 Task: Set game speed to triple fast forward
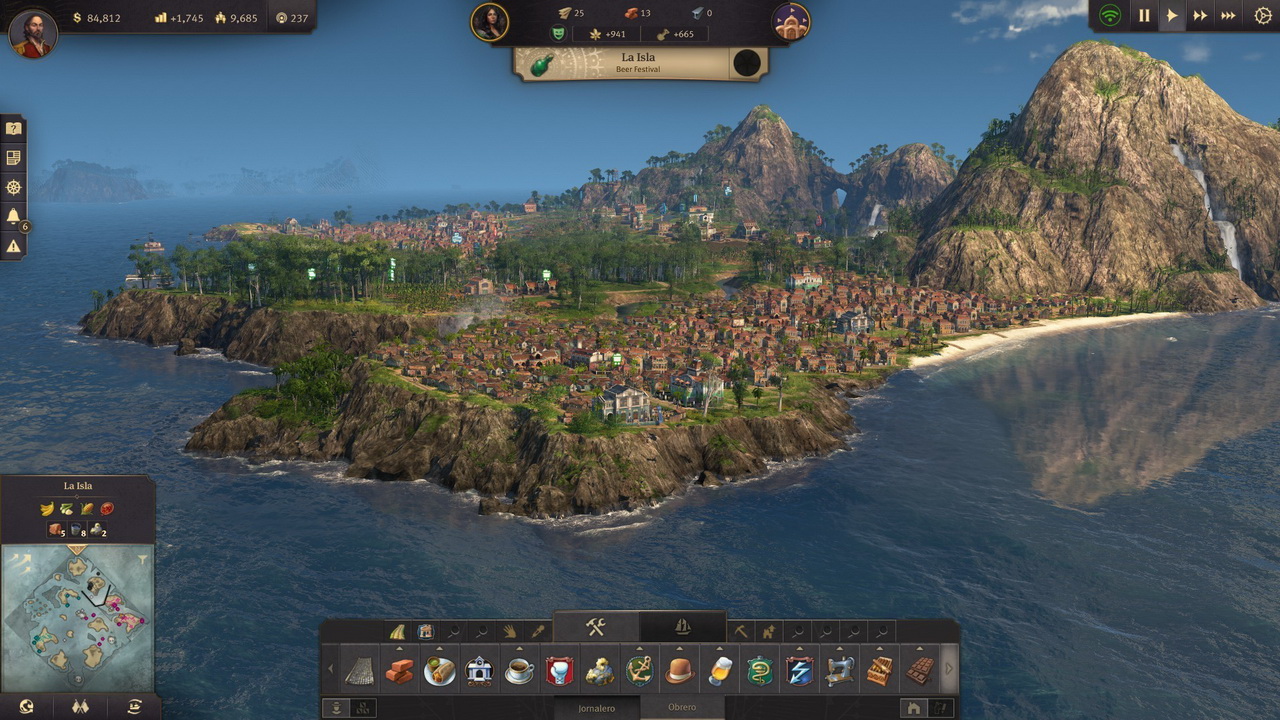[x=1229, y=16]
